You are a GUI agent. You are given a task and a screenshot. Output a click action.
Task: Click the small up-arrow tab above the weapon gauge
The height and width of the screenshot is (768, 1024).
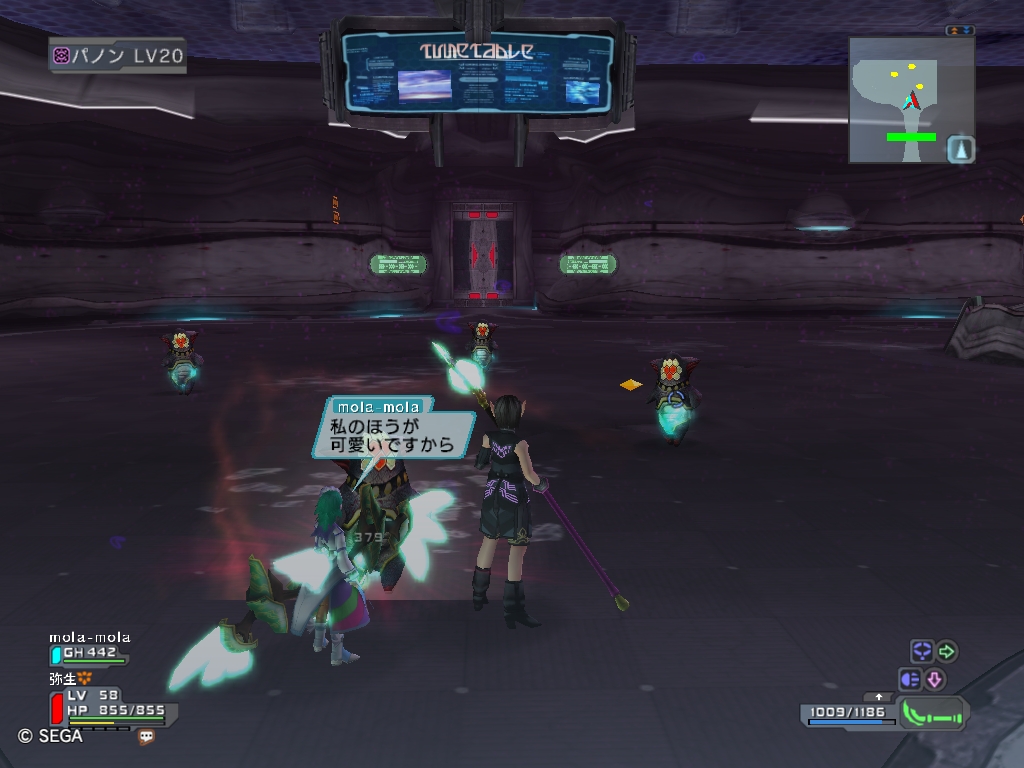pos(879,696)
